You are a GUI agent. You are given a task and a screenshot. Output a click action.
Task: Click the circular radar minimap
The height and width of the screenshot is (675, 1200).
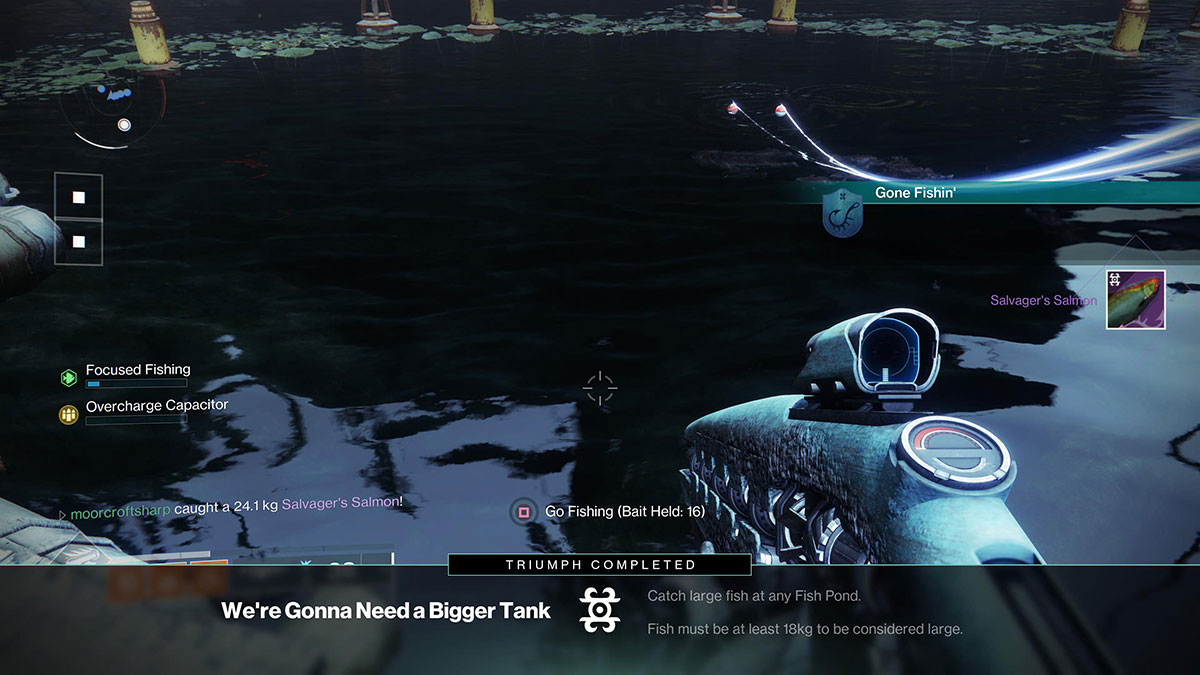[111, 108]
